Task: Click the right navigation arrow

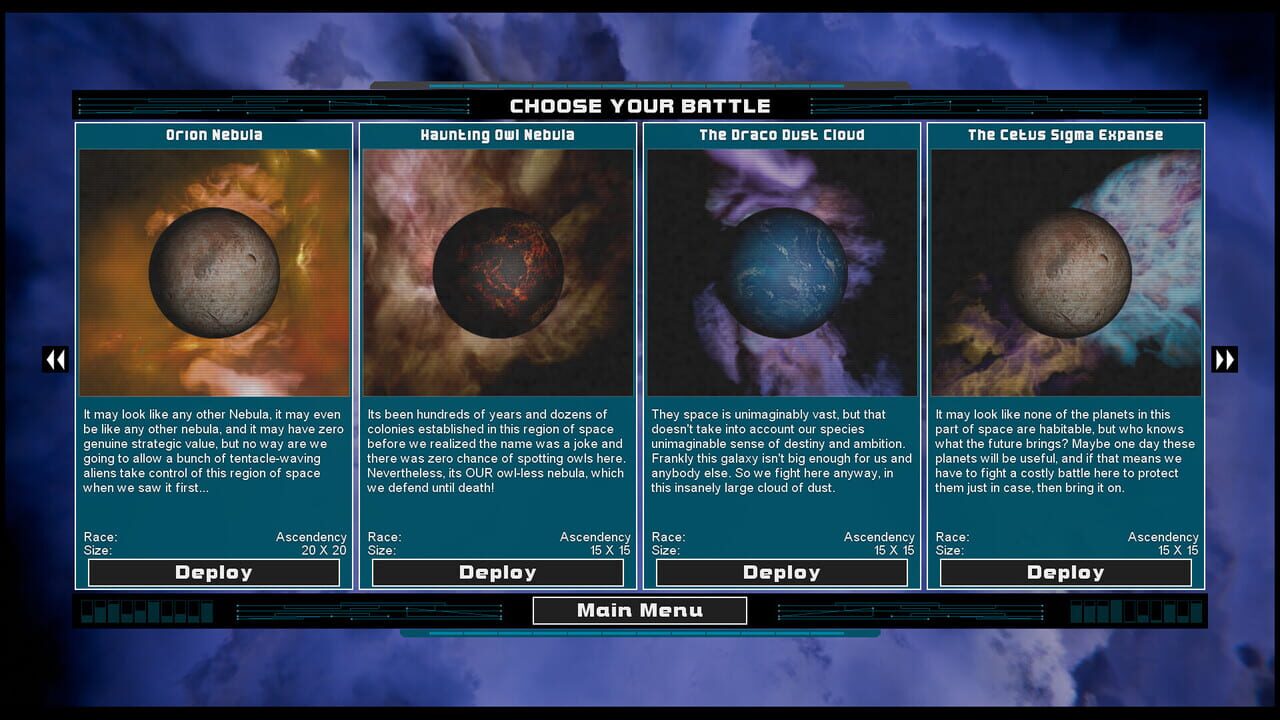Action: [x=1224, y=359]
